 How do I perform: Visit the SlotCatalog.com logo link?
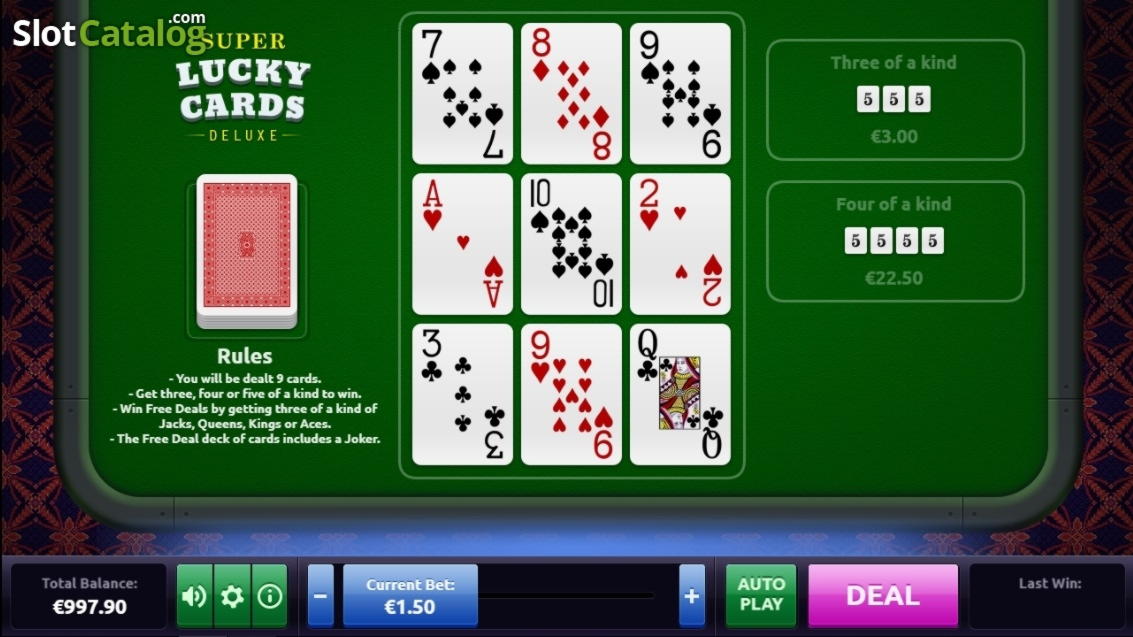coord(108,32)
